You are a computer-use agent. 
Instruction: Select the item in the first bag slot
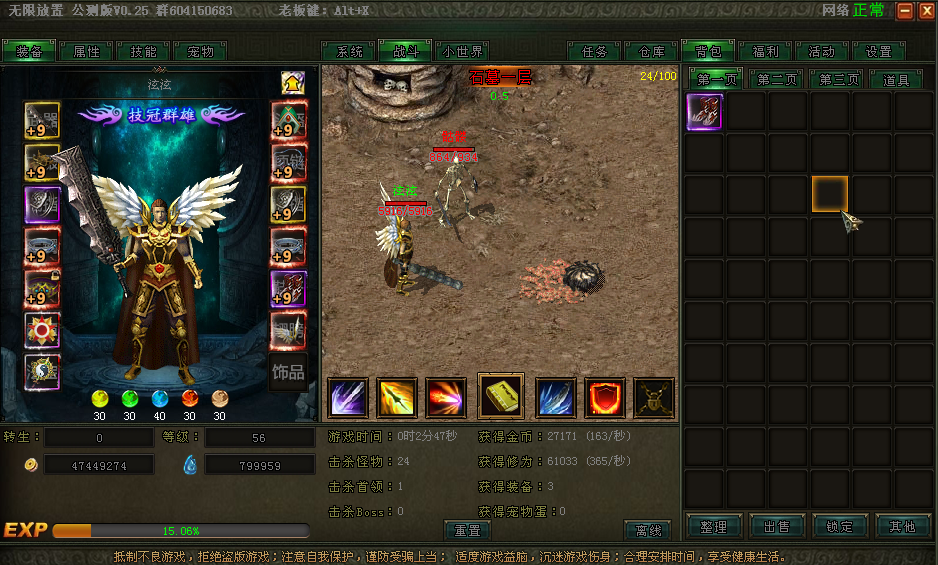[704, 112]
